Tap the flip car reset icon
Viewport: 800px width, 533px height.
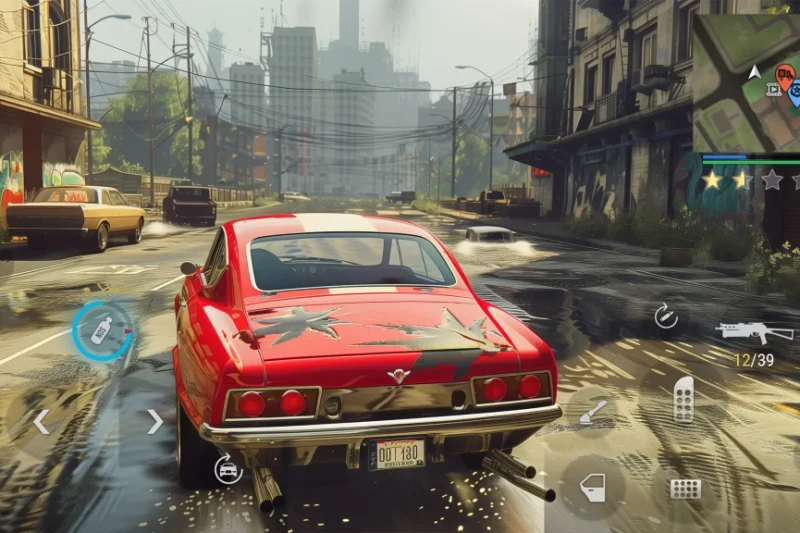pyautogui.click(x=228, y=469)
